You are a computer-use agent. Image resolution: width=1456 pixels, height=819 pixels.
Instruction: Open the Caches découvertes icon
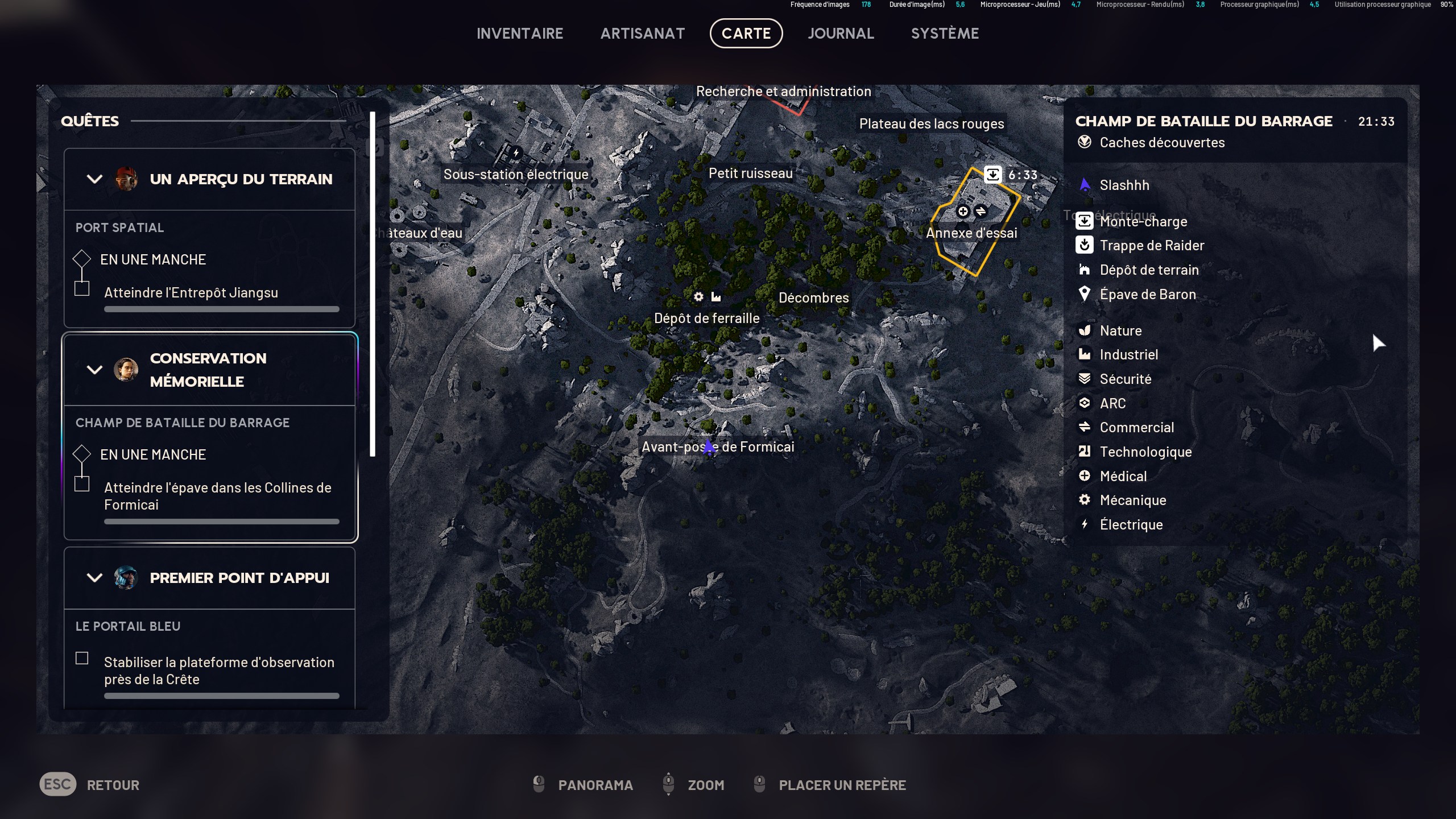pyautogui.click(x=1085, y=143)
